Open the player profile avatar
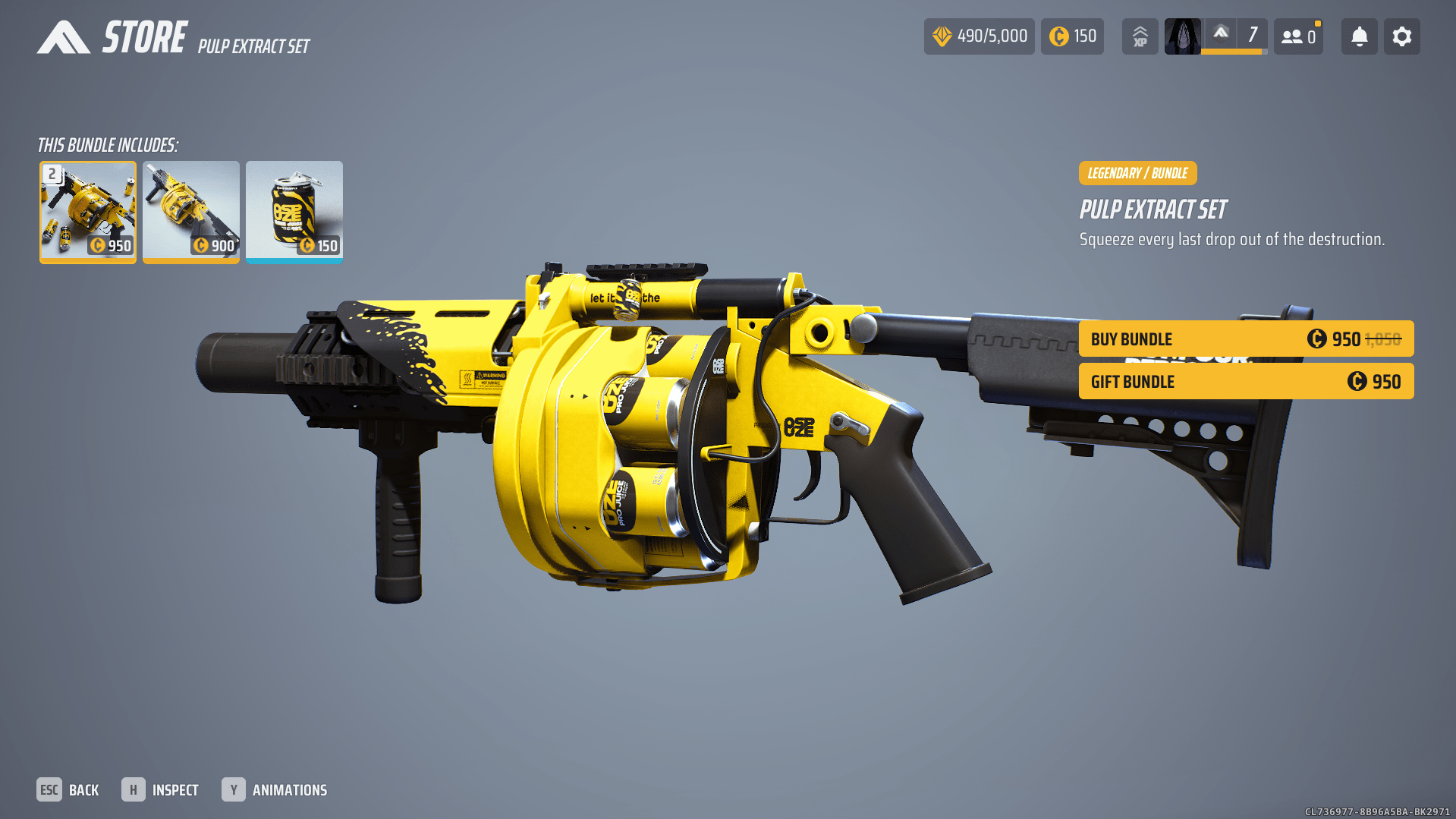1456x819 pixels. click(1182, 36)
